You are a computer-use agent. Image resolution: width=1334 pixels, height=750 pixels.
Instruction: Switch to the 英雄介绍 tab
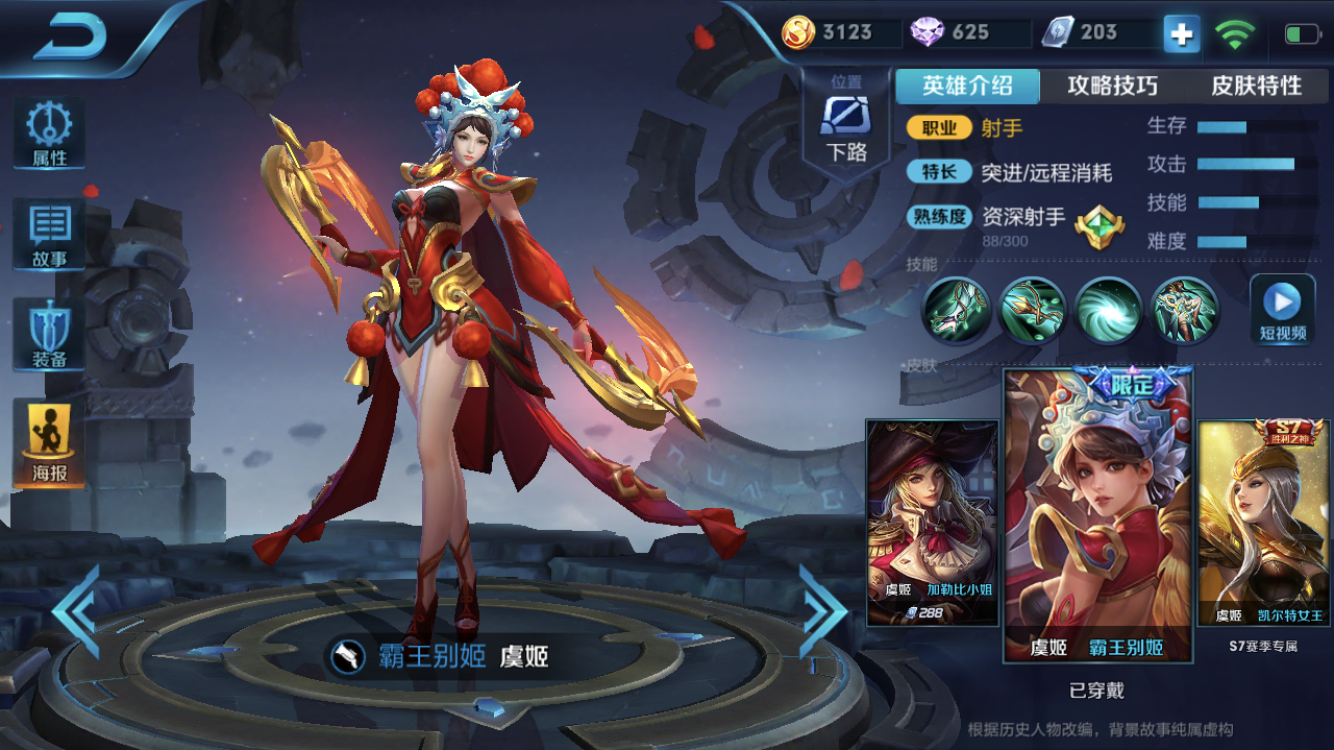tap(967, 86)
